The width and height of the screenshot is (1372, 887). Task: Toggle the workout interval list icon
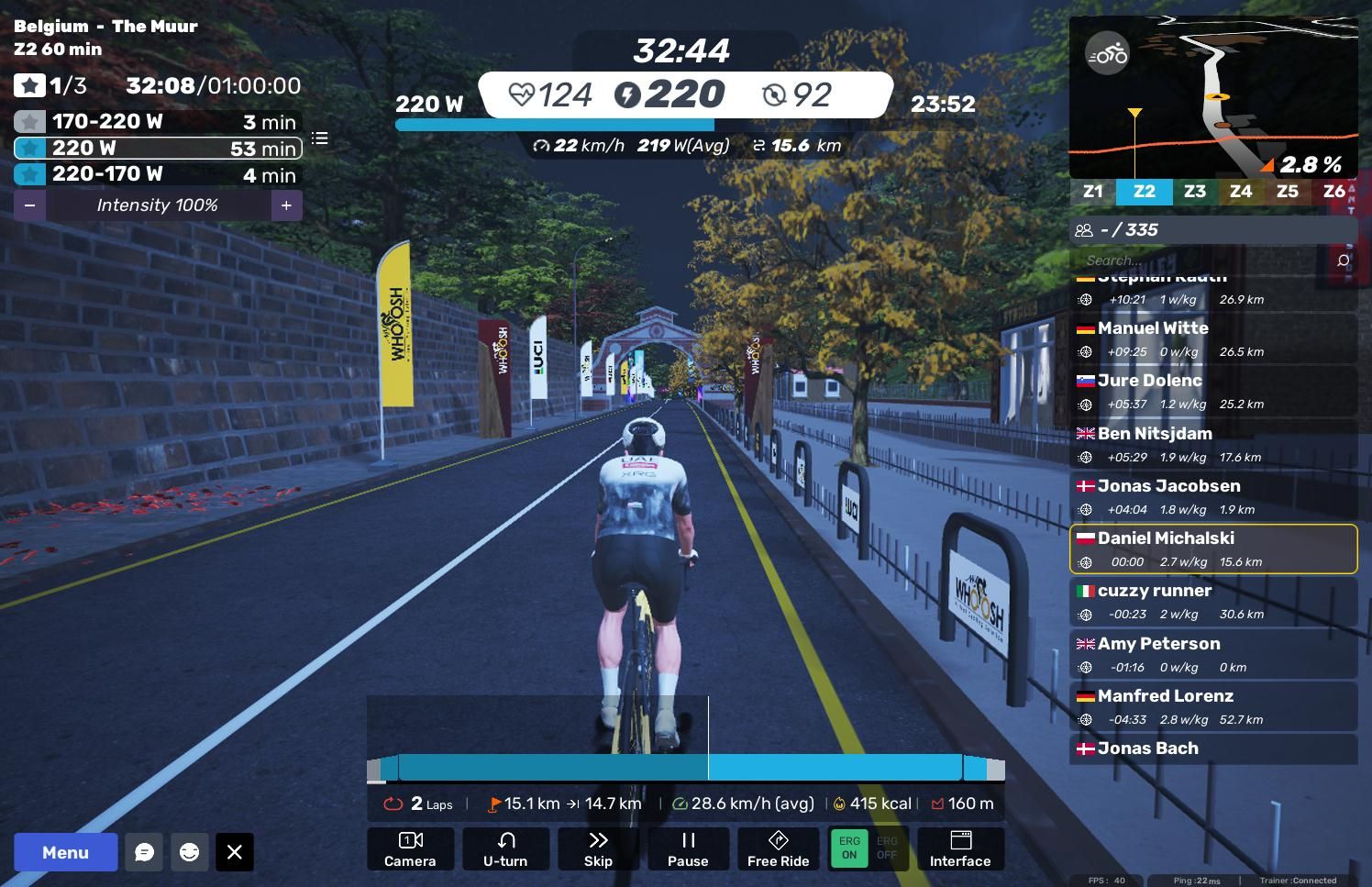[319, 139]
